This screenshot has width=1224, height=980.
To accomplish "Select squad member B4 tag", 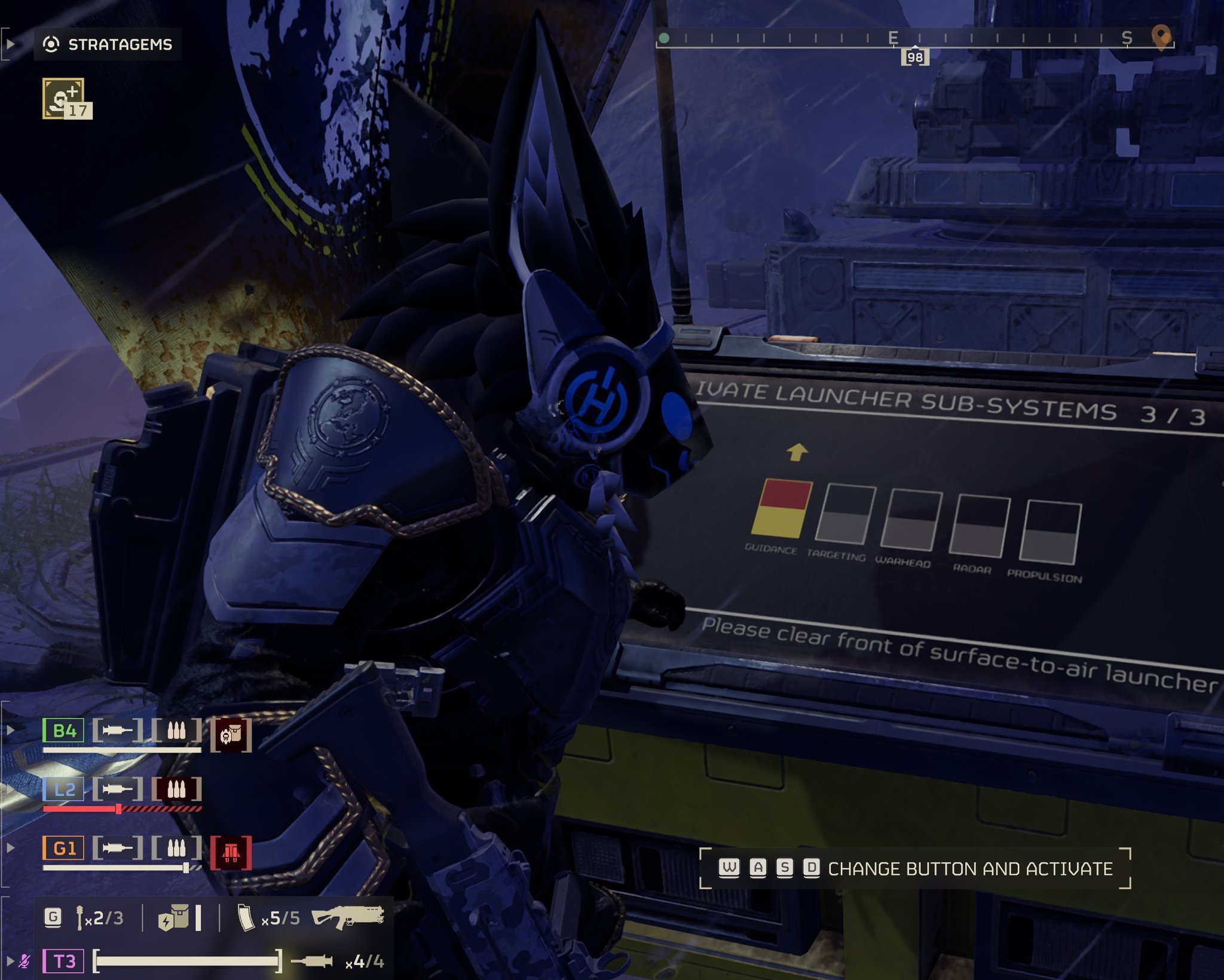I will coord(63,730).
